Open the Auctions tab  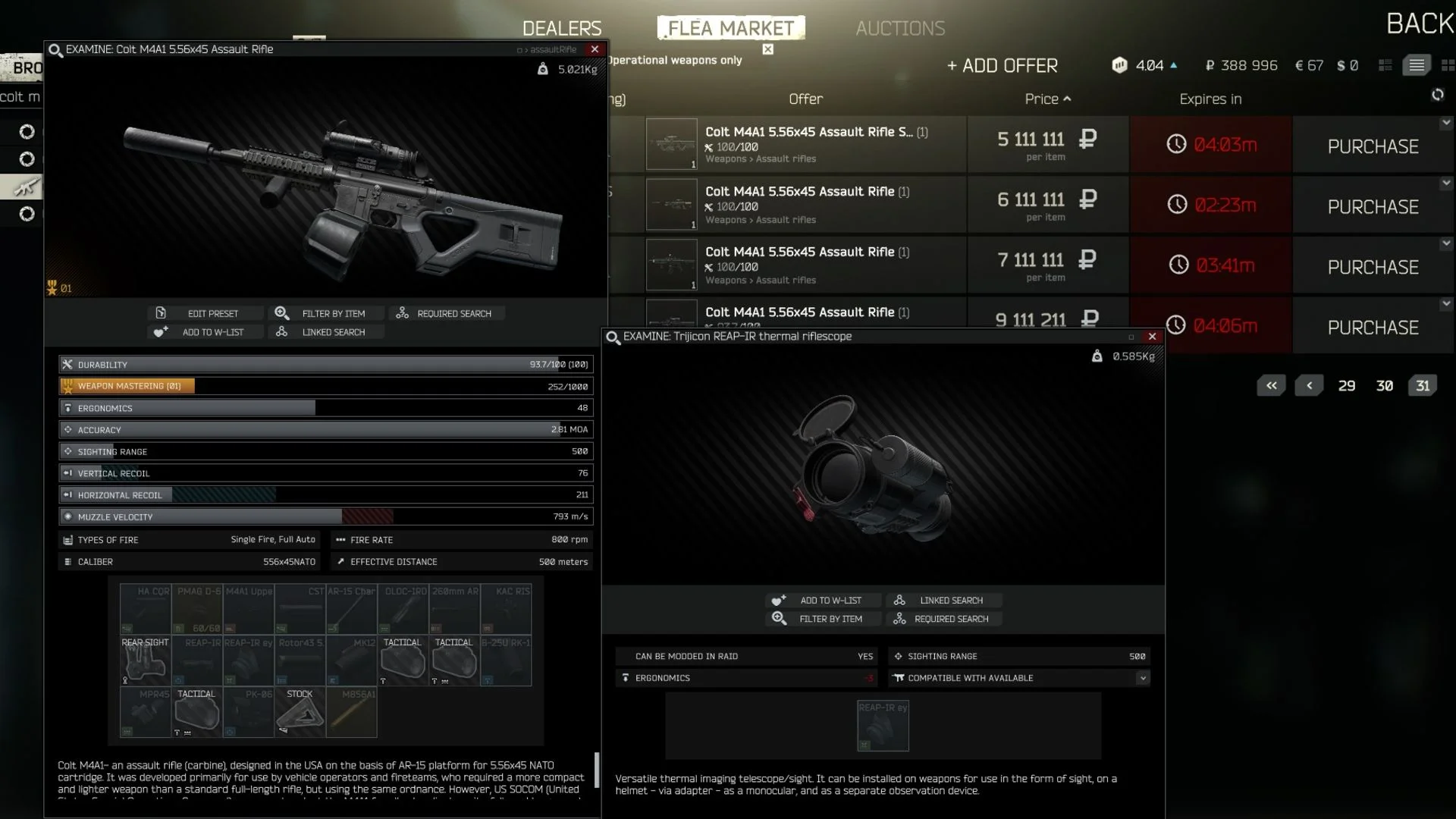tap(900, 28)
